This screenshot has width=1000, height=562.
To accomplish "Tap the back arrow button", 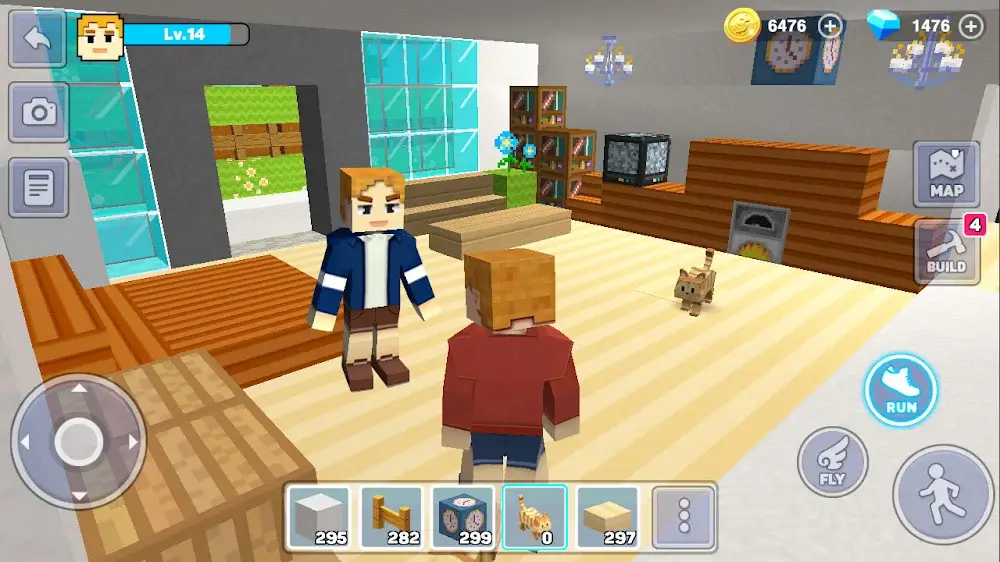I will click(38, 38).
